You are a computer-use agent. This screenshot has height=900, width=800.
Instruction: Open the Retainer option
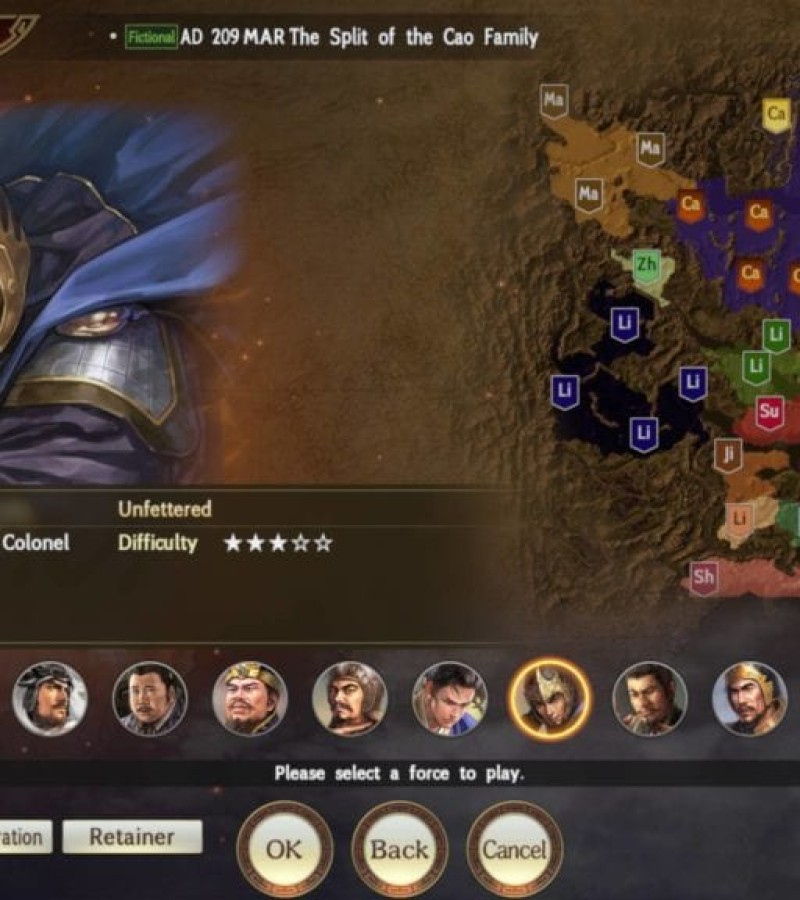click(132, 837)
